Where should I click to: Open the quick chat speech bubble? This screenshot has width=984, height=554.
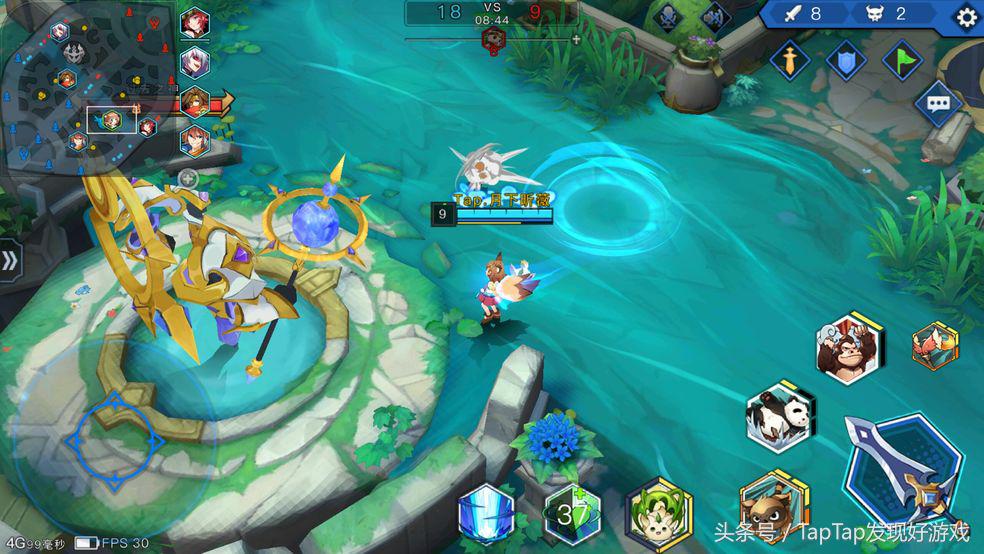[937, 104]
